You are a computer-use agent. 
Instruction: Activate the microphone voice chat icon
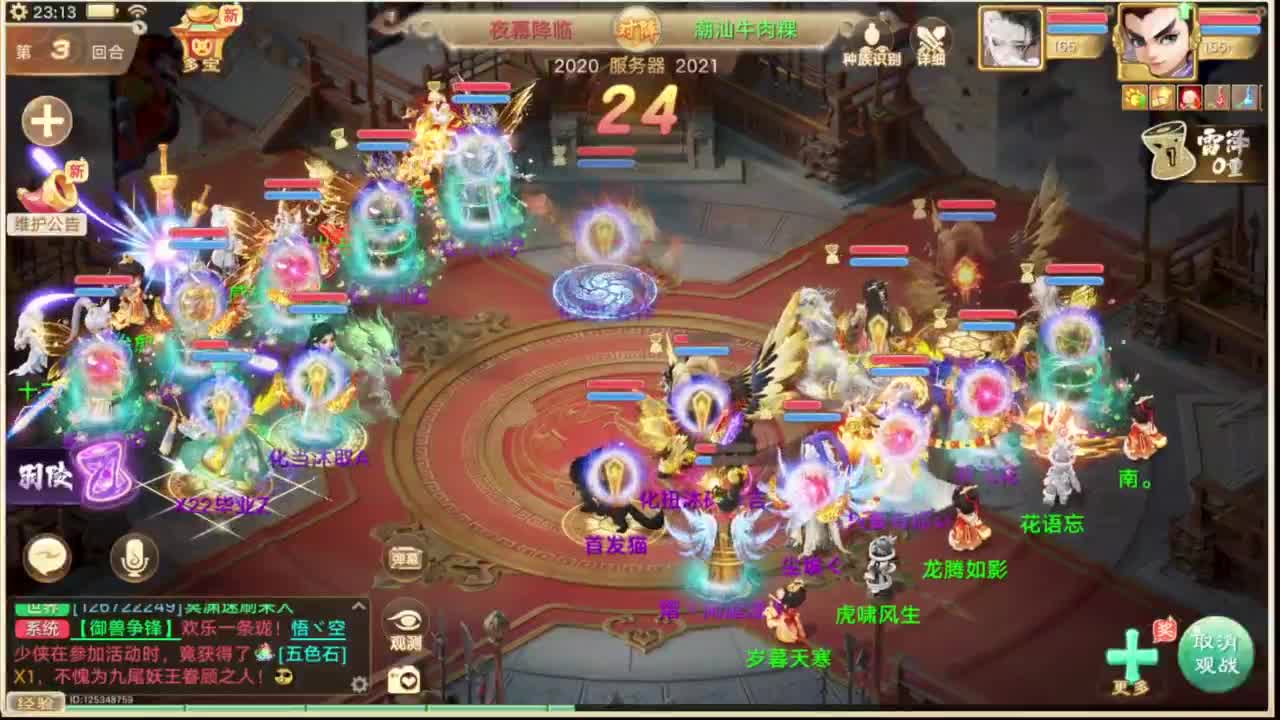(x=135, y=559)
